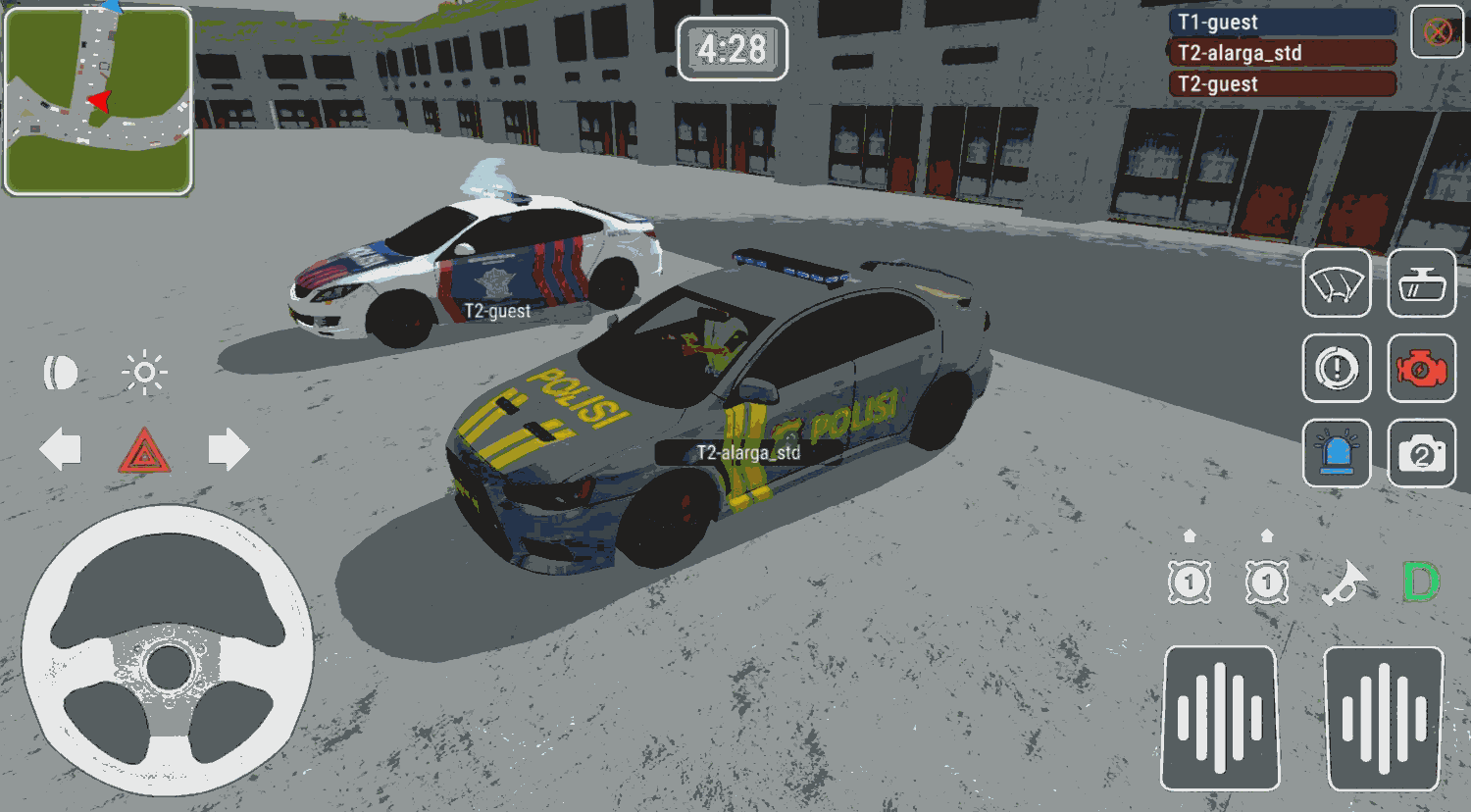Click the rear-view mirror icon

tap(1421, 284)
